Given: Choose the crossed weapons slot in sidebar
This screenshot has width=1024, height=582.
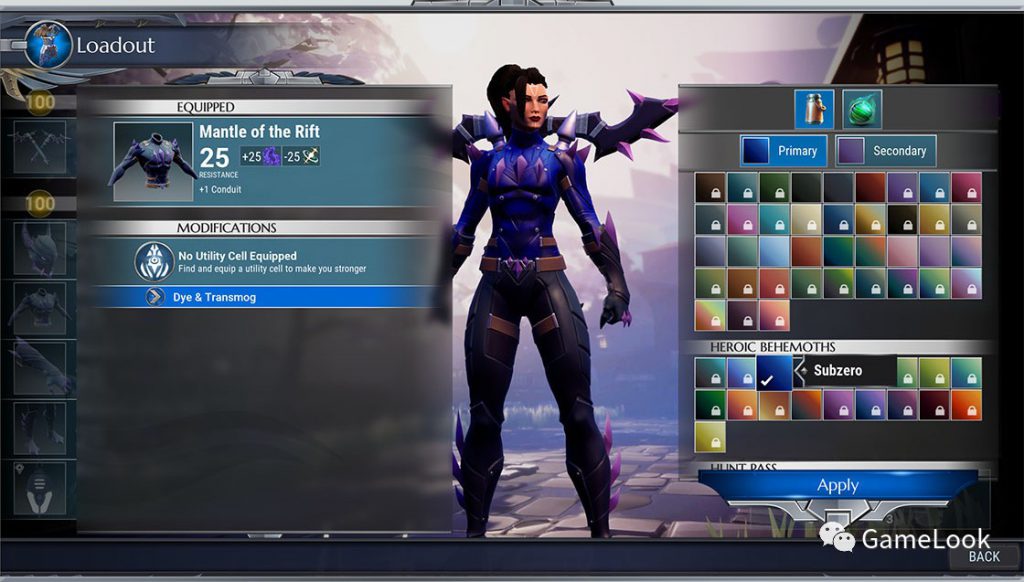Looking at the screenshot, I should click(x=40, y=146).
